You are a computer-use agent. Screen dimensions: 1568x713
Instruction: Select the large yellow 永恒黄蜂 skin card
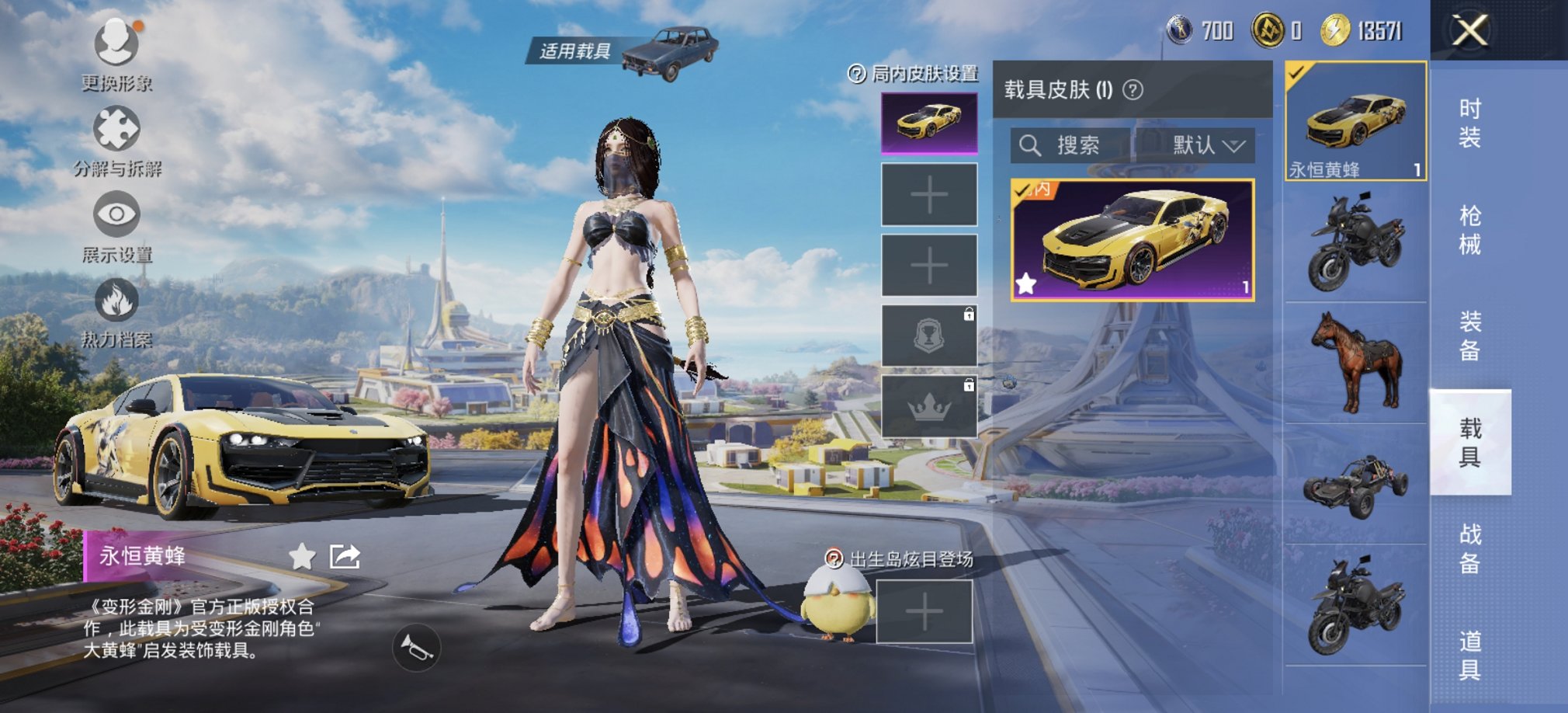coord(1133,240)
